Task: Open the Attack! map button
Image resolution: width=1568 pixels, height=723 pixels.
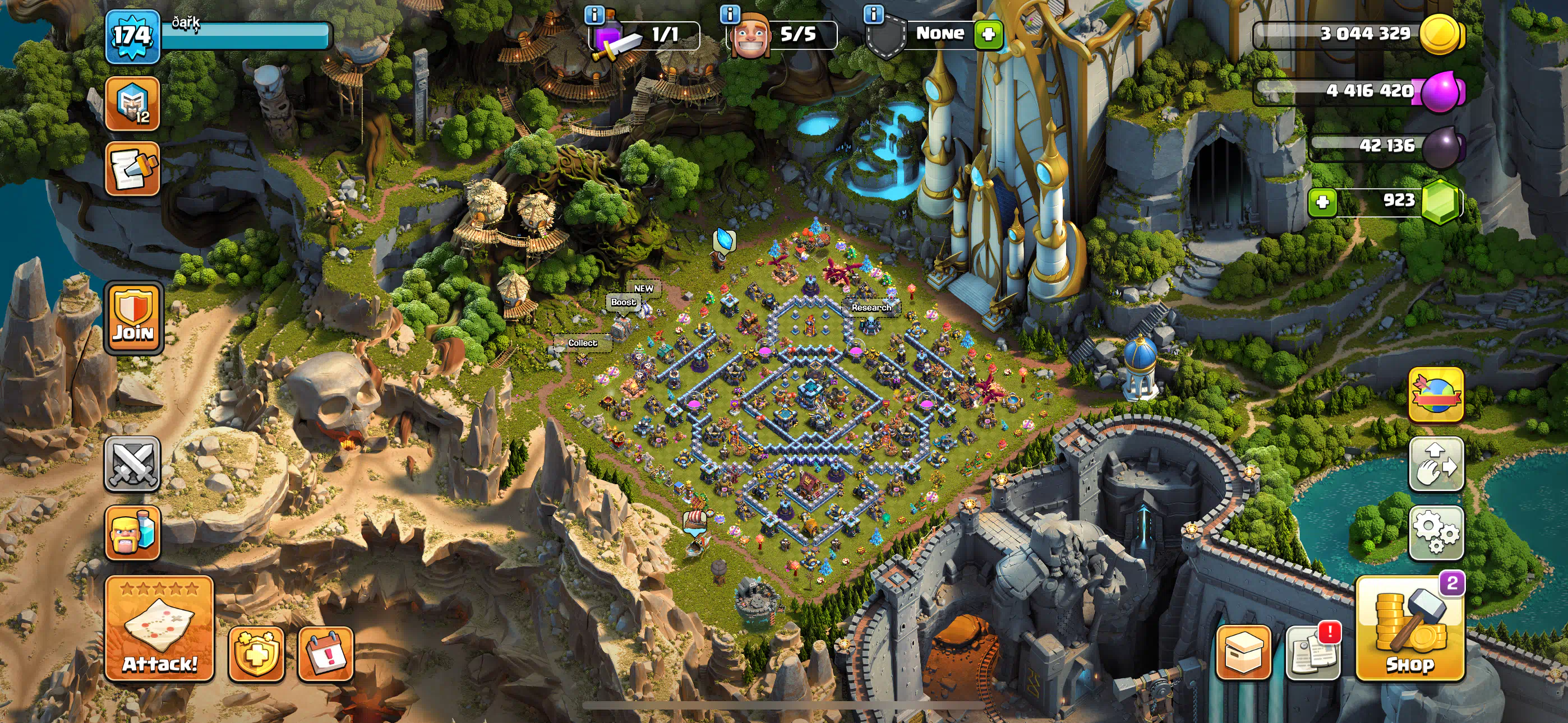Action: [x=159, y=629]
